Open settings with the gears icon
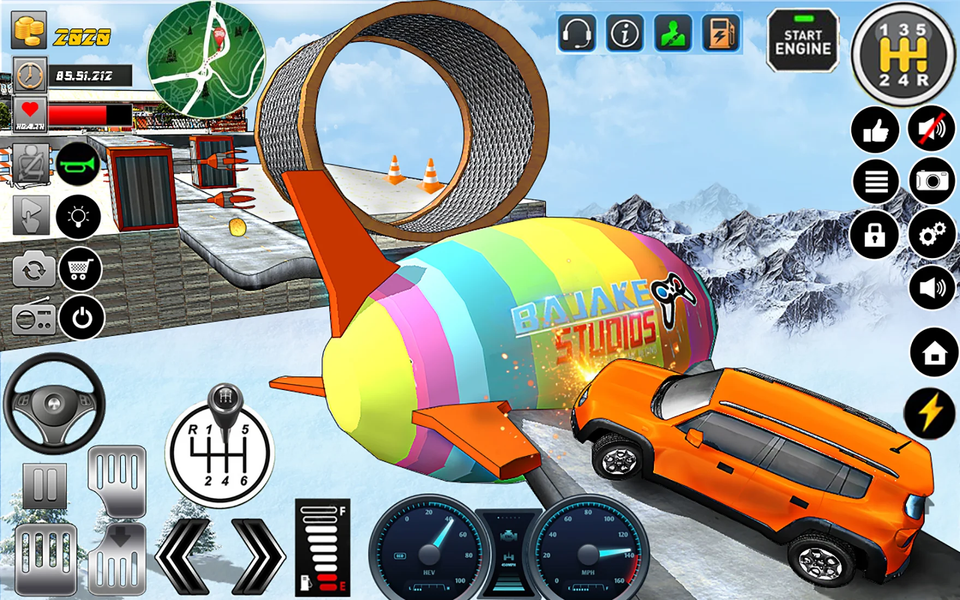Screen dimensions: 960x600 931,235
